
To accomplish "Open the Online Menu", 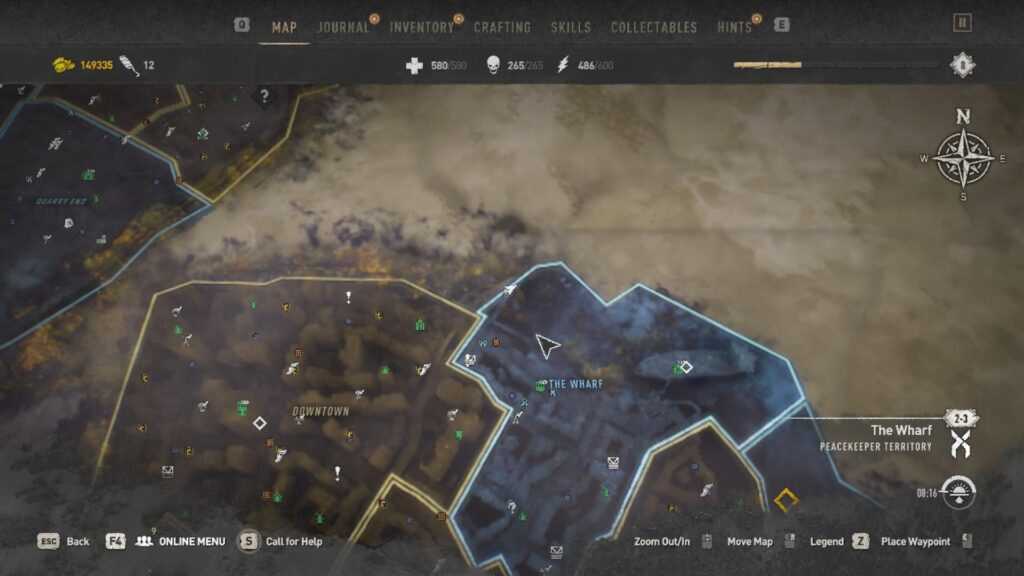I will coord(181,541).
